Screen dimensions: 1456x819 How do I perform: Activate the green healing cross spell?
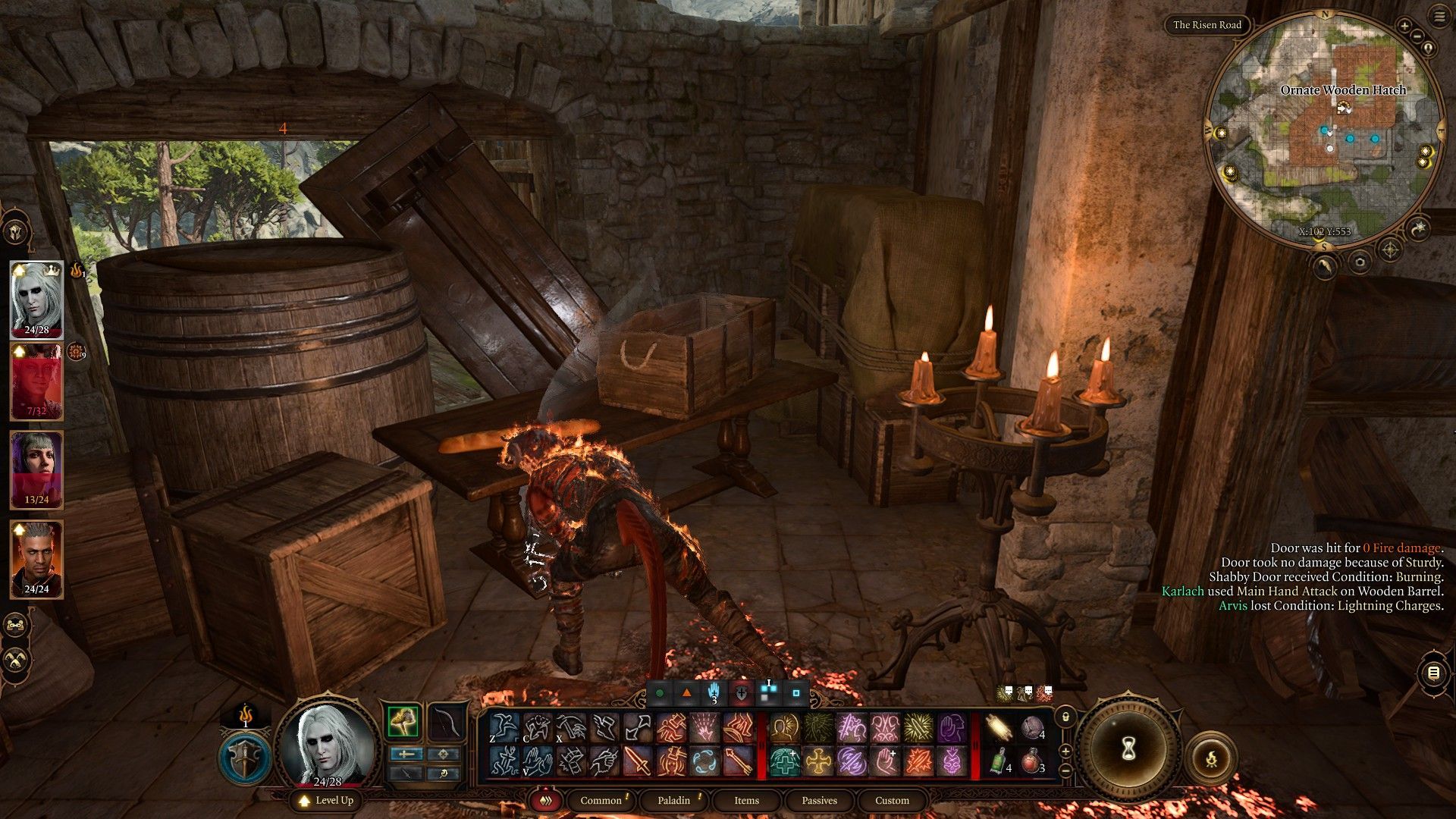click(784, 761)
